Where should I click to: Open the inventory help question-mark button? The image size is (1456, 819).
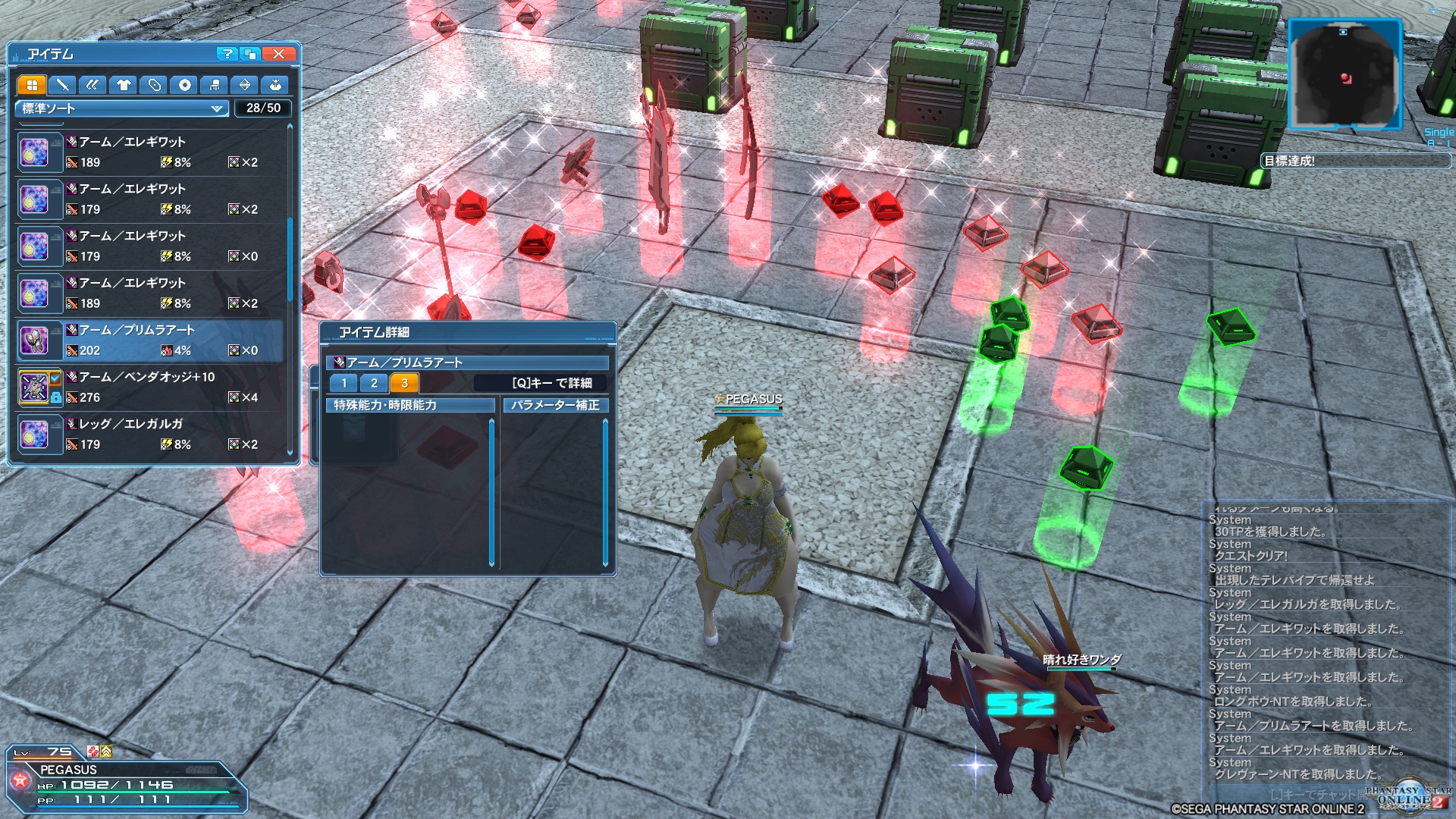(x=227, y=54)
